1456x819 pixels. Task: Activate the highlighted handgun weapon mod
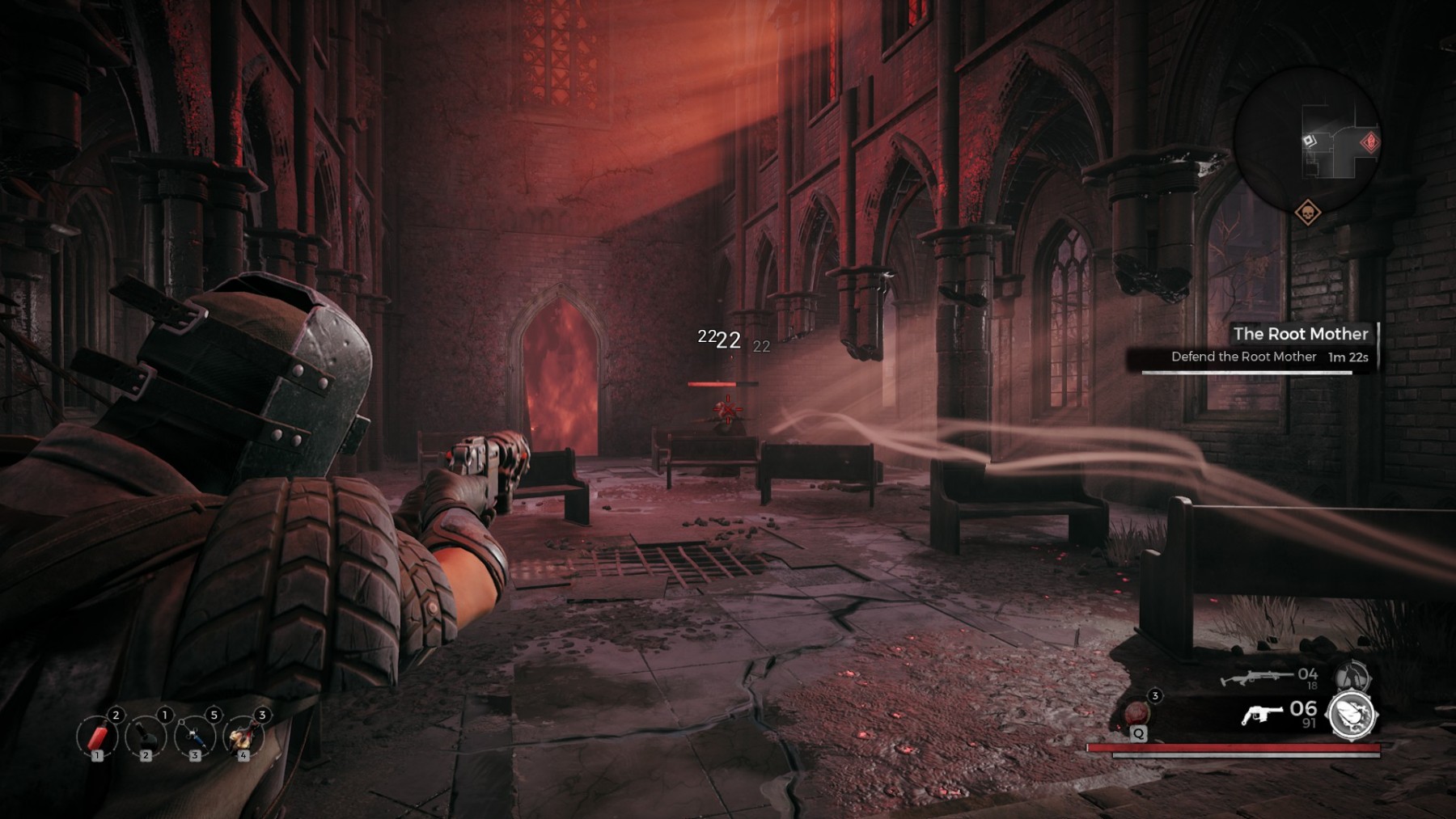(x=1352, y=716)
